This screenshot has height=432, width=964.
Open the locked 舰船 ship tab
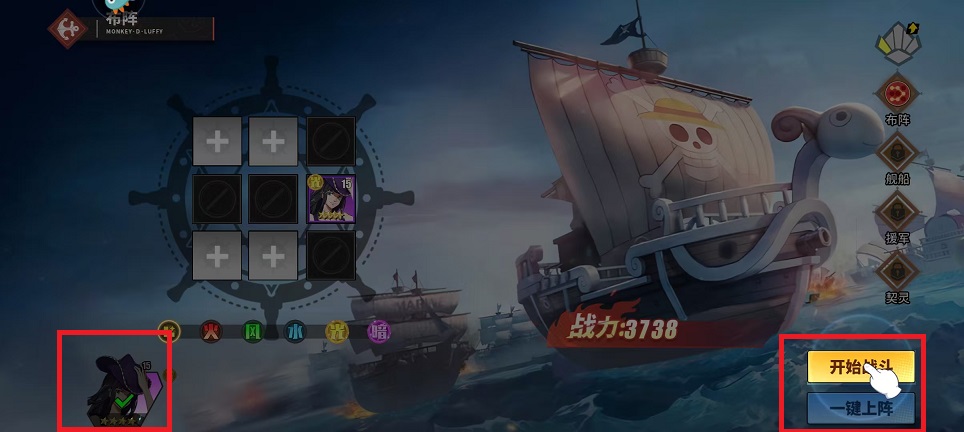[897, 154]
